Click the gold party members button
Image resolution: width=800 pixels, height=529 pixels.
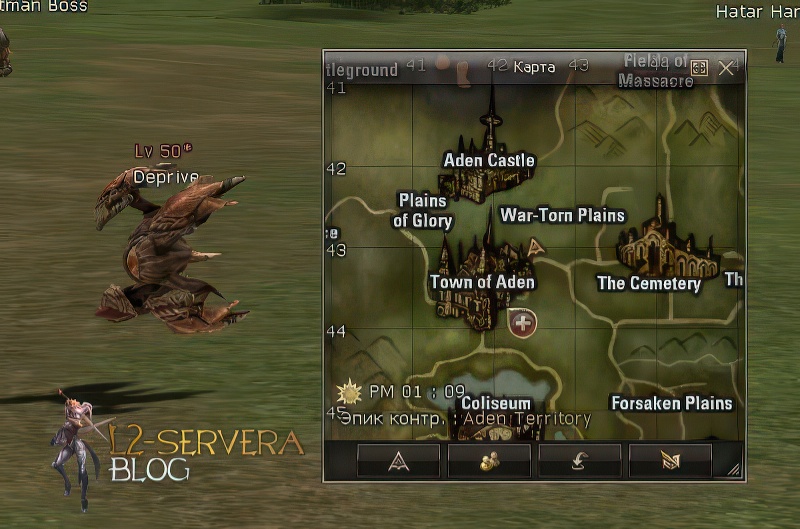tap(489, 460)
